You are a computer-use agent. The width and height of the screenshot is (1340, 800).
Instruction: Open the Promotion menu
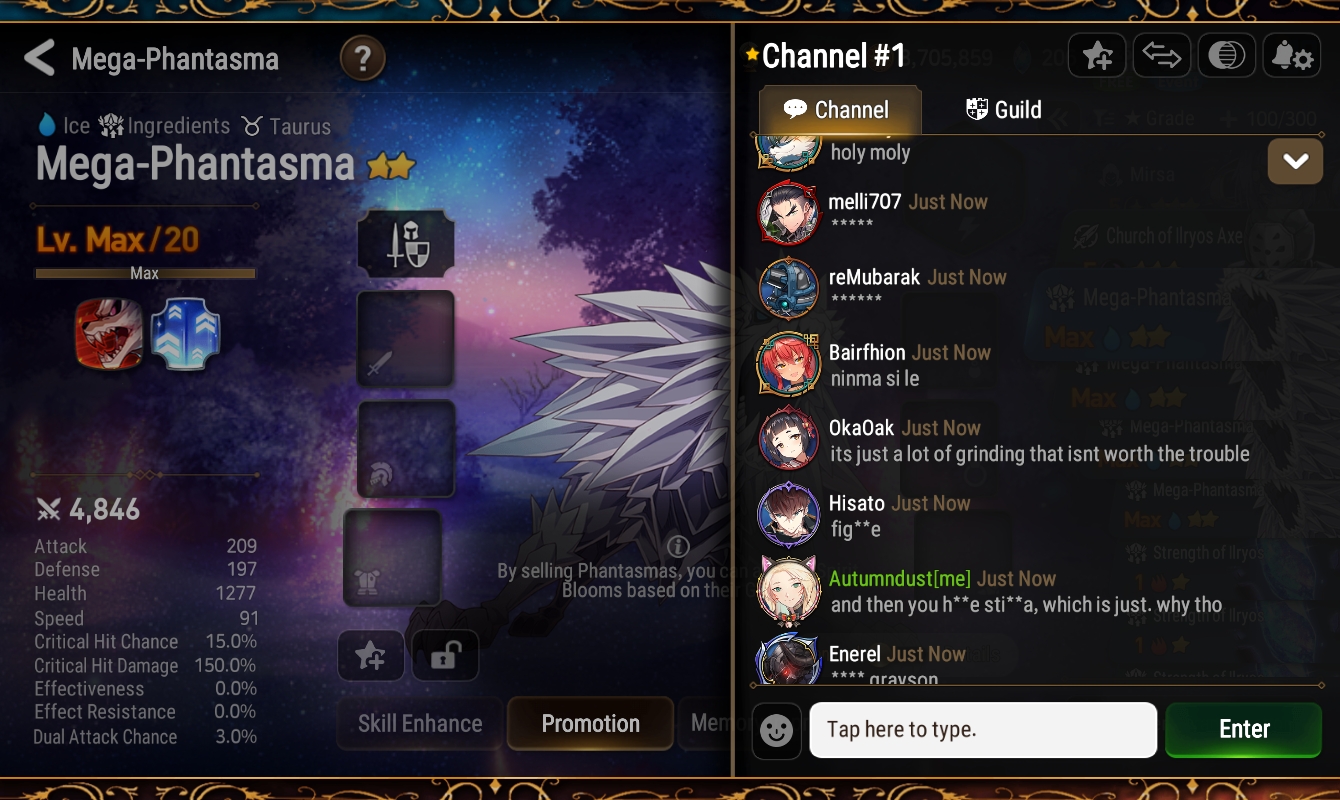pos(590,723)
